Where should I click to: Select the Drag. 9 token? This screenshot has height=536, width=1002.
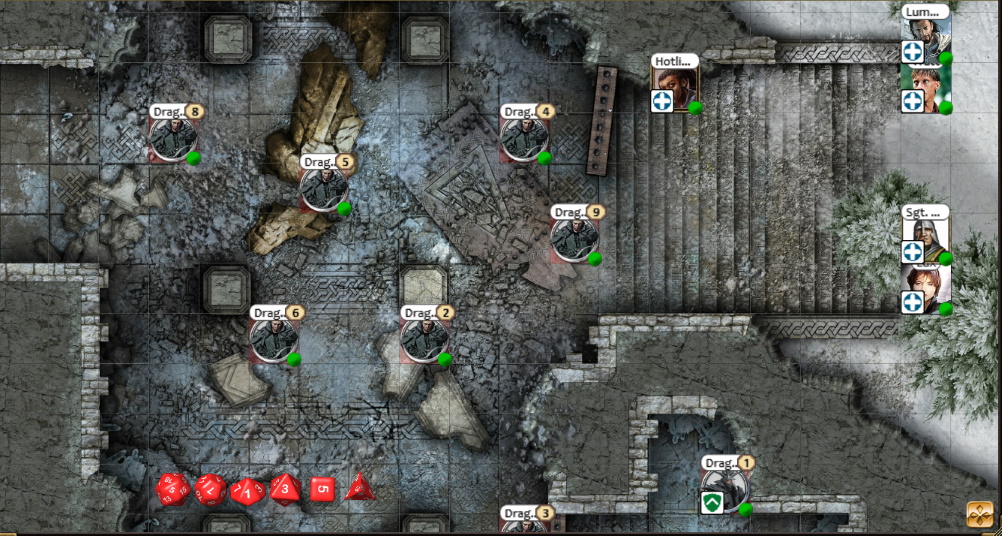(x=575, y=238)
